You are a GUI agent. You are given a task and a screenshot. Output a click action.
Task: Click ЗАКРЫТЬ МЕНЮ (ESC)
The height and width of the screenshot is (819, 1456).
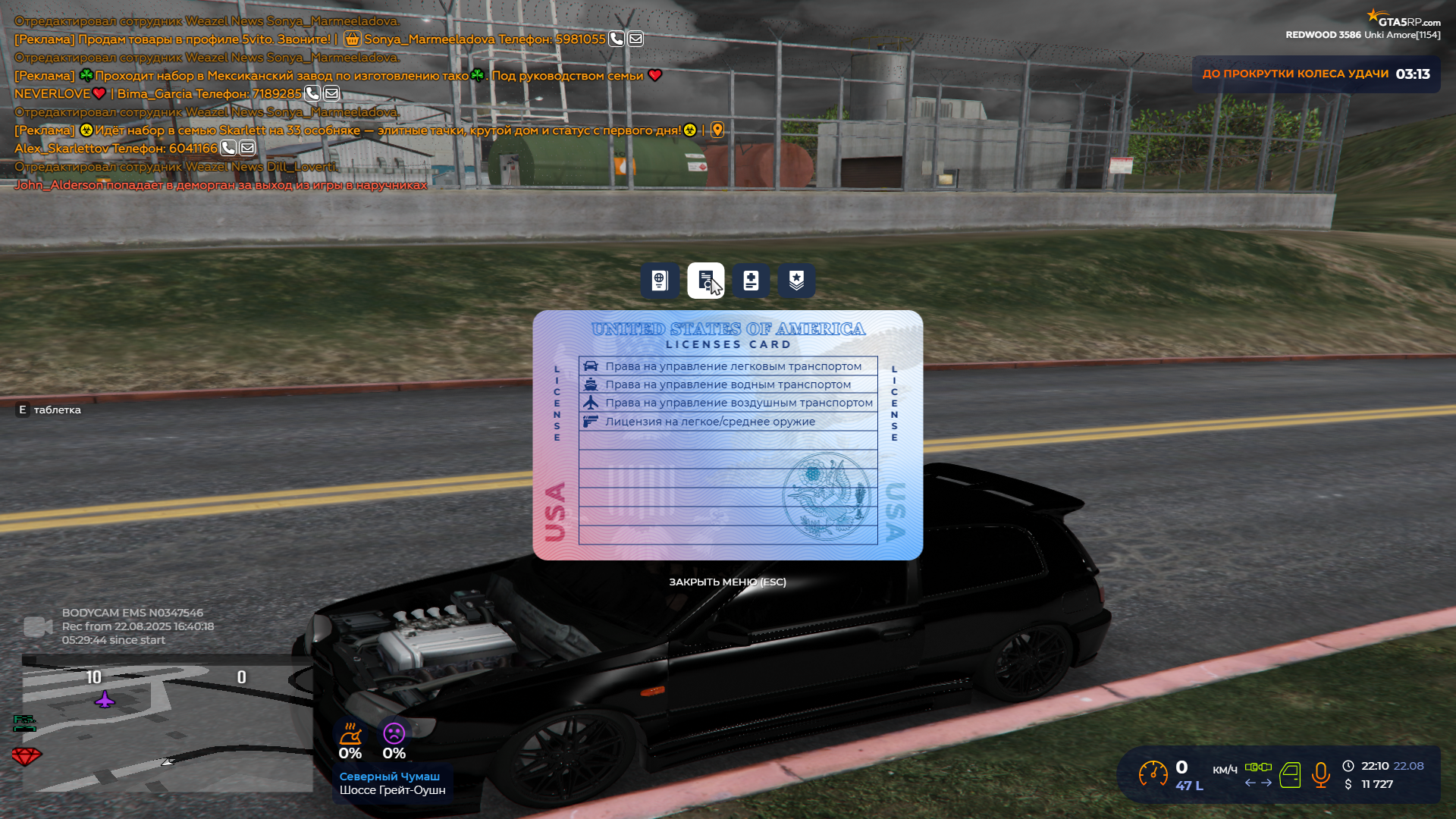726,582
